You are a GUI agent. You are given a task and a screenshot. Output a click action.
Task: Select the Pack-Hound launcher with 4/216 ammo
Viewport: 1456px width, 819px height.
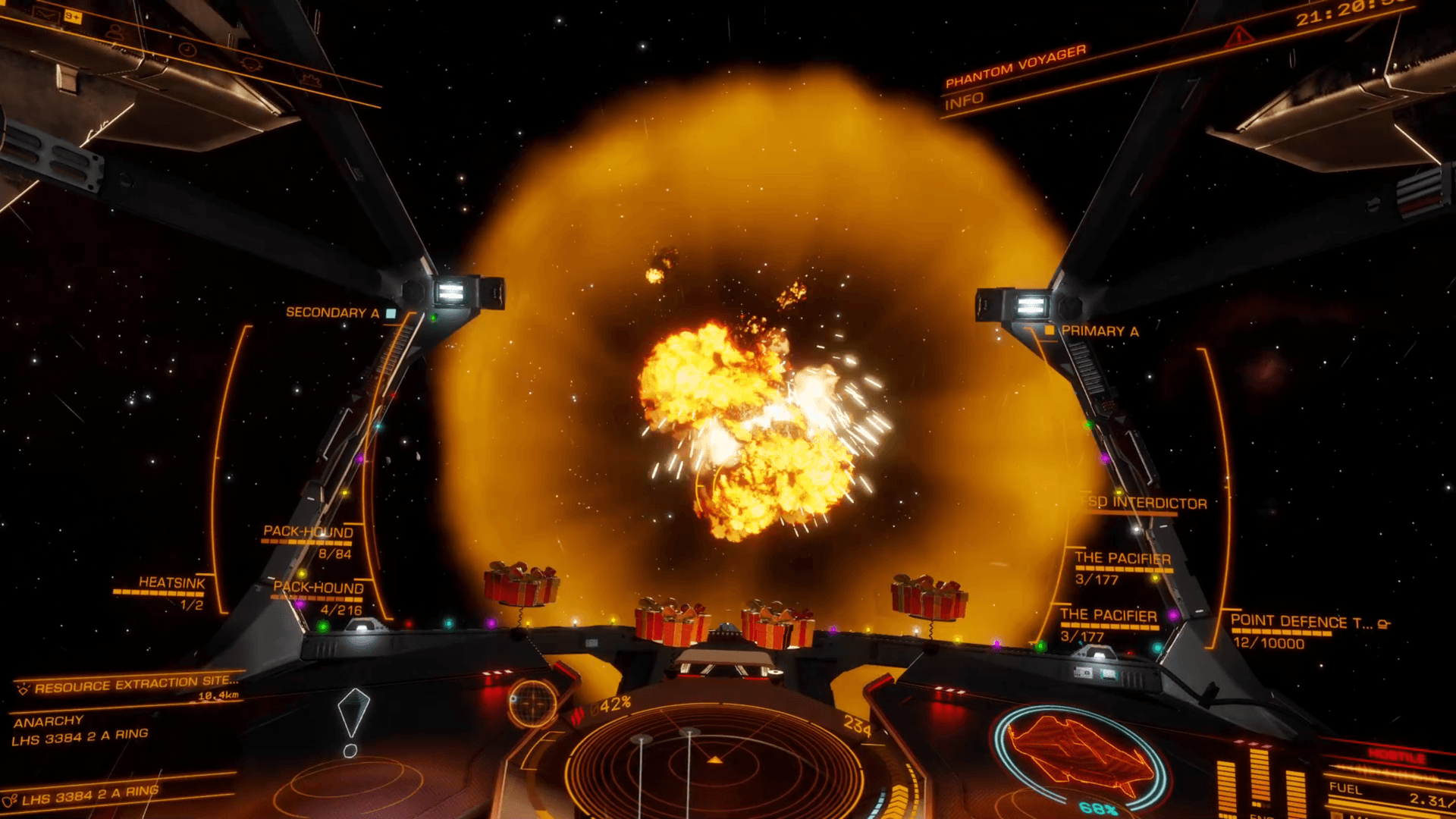(318, 588)
